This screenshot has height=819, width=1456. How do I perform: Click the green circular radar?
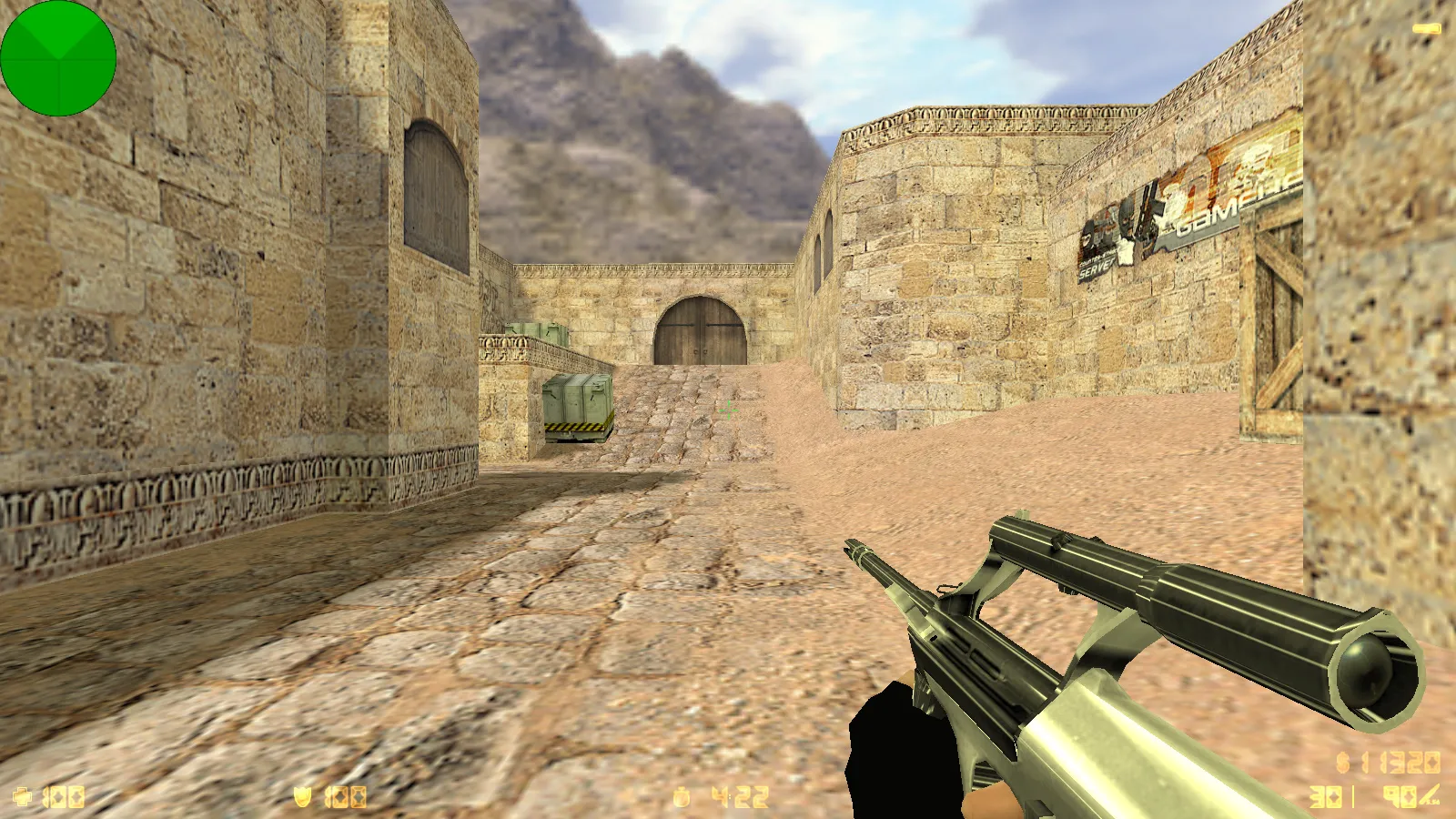(x=58, y=58)
